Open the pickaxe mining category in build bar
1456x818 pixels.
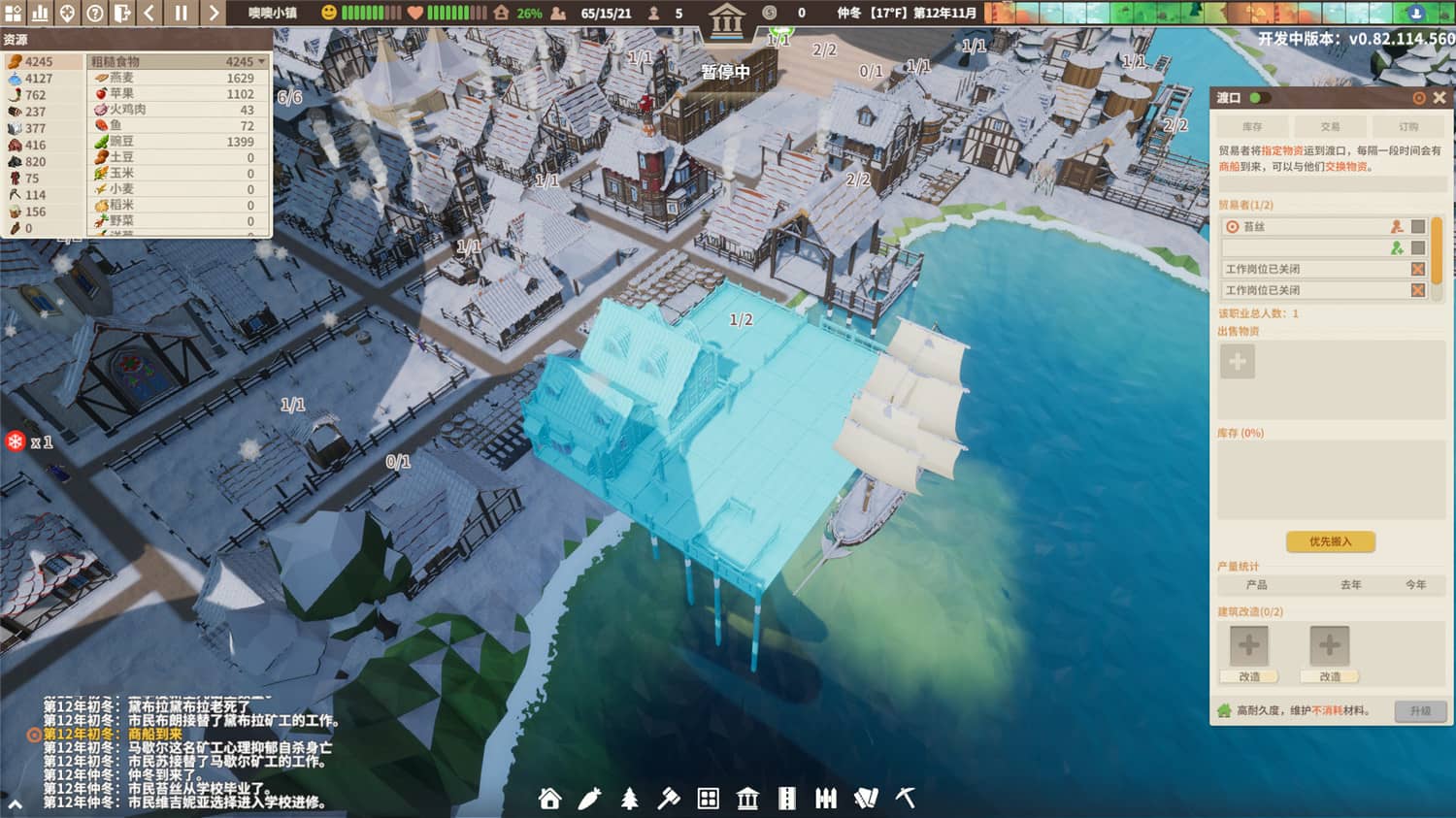pyautogui.click(x=905, y=800)
